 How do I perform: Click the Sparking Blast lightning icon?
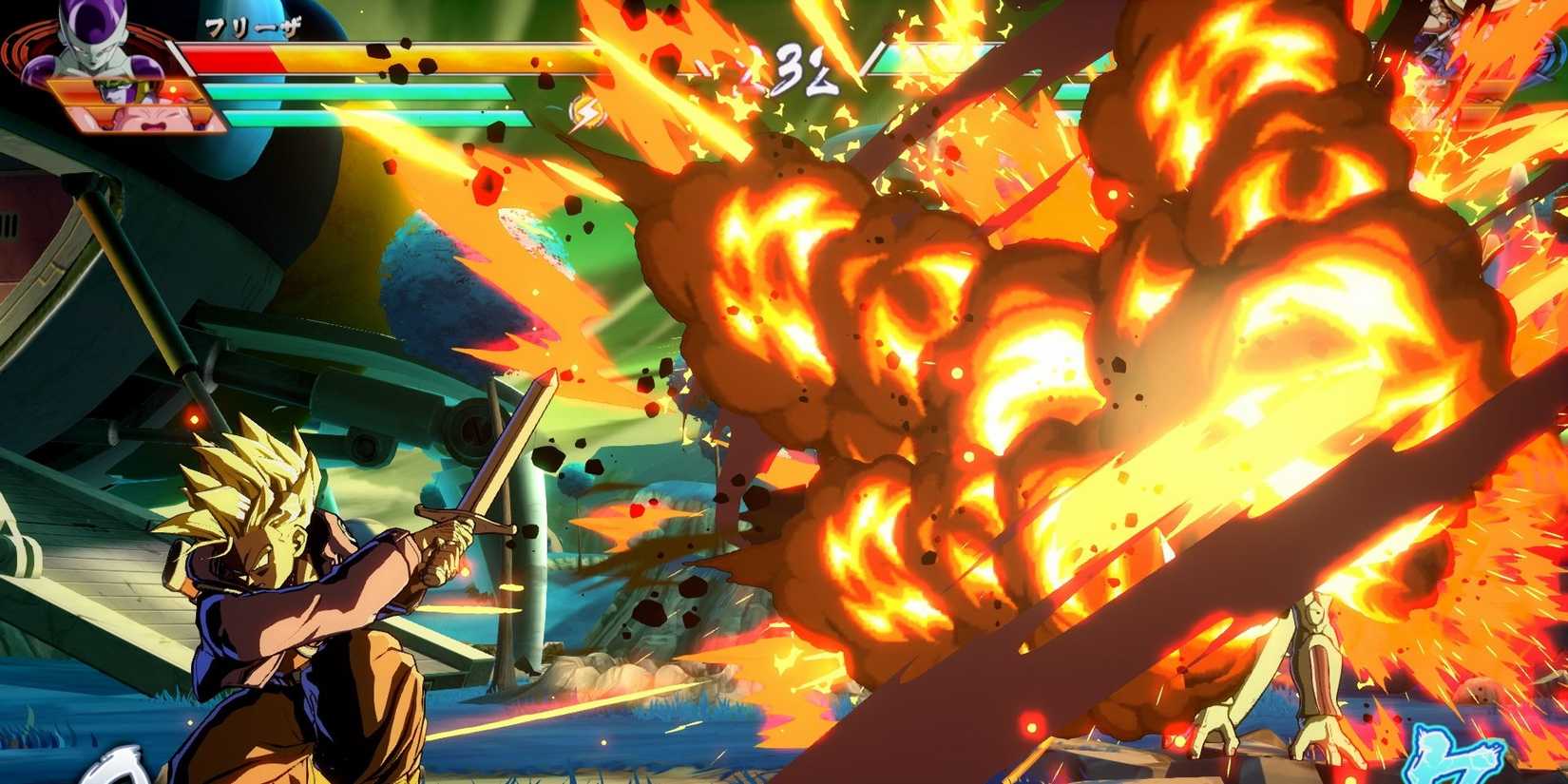[588, 110]
